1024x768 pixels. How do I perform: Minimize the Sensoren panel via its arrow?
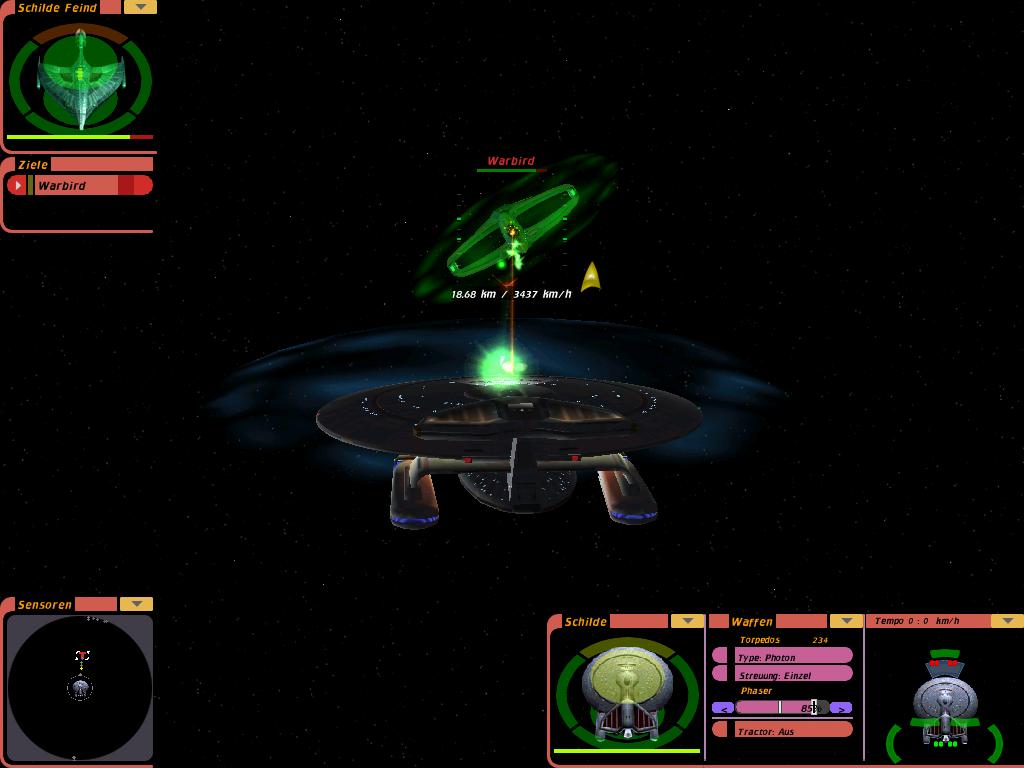point(136,604)
